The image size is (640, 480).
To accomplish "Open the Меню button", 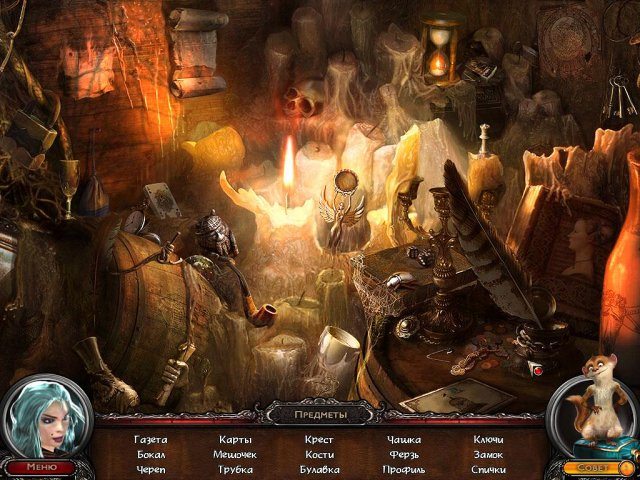I will 41,466.
